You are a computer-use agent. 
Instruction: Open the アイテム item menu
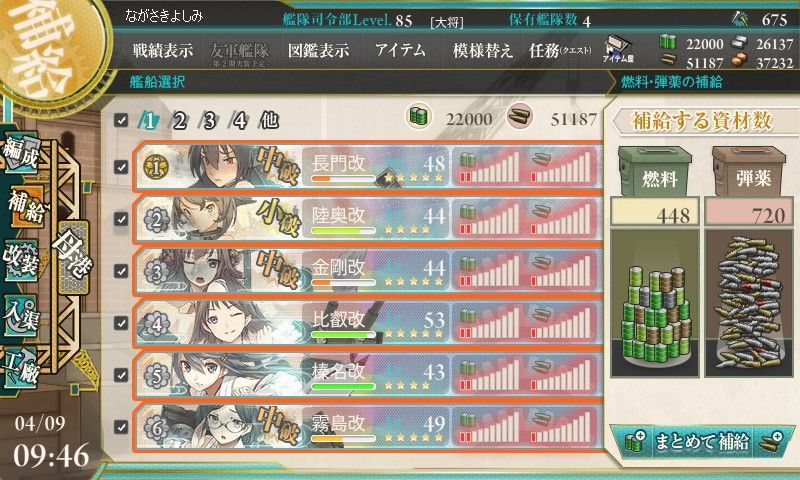click(x=400, y=51)
